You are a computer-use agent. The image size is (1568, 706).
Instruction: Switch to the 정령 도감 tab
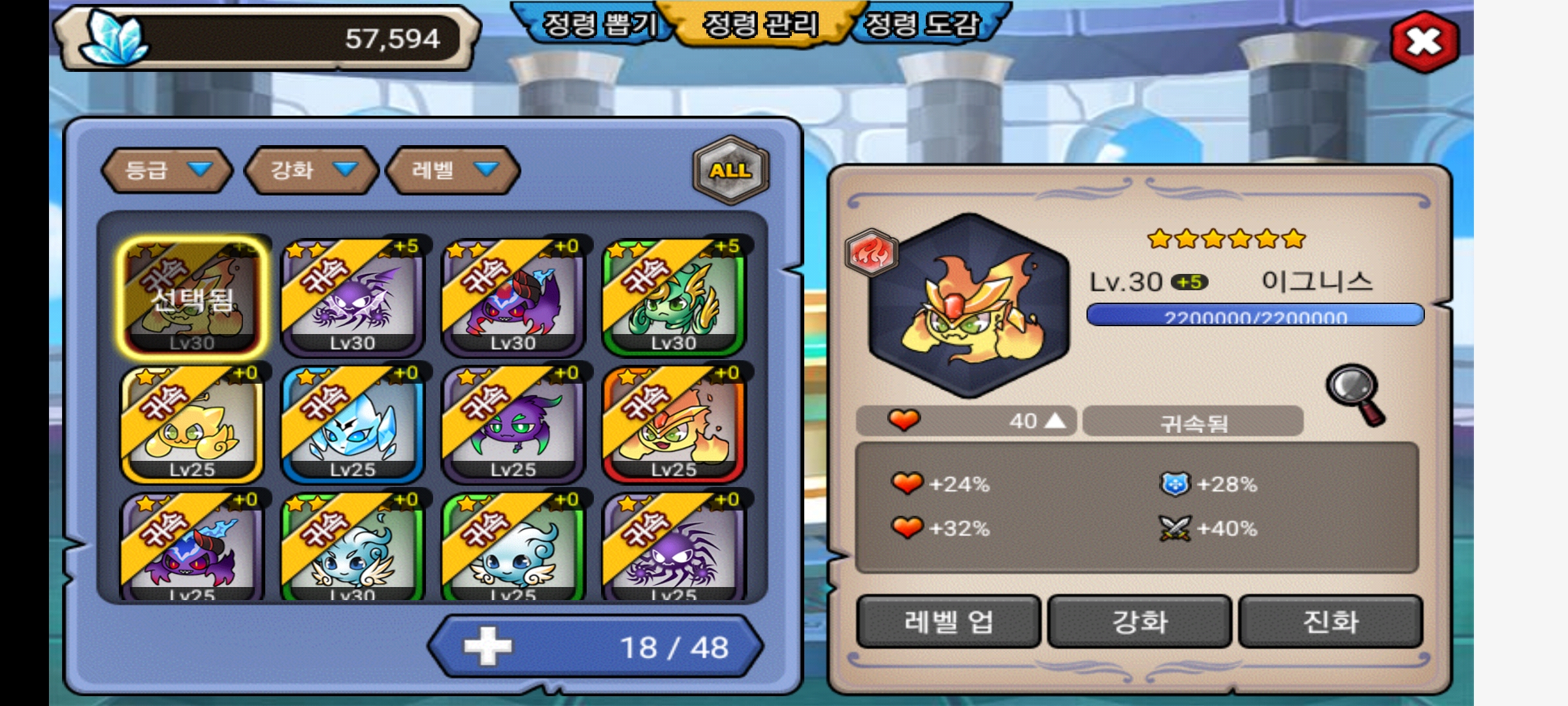[923, 25]
